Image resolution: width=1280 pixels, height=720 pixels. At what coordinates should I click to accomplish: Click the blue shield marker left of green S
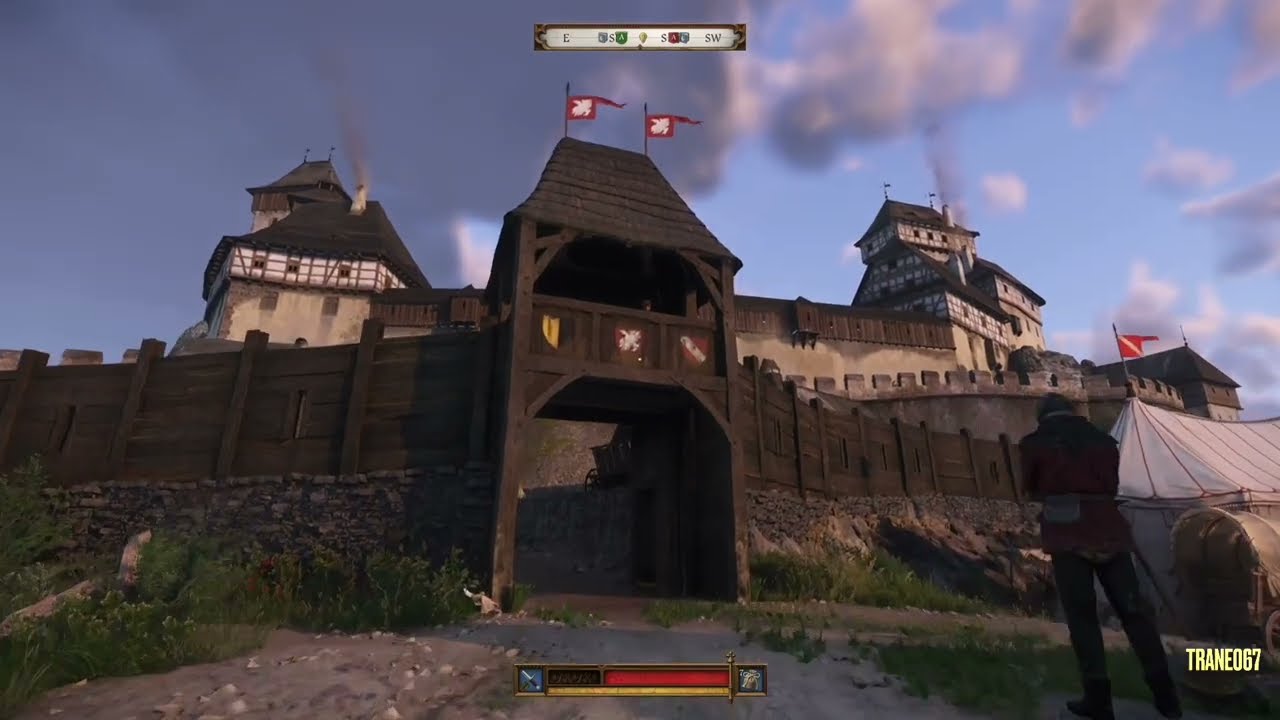[x=602, y=37]
